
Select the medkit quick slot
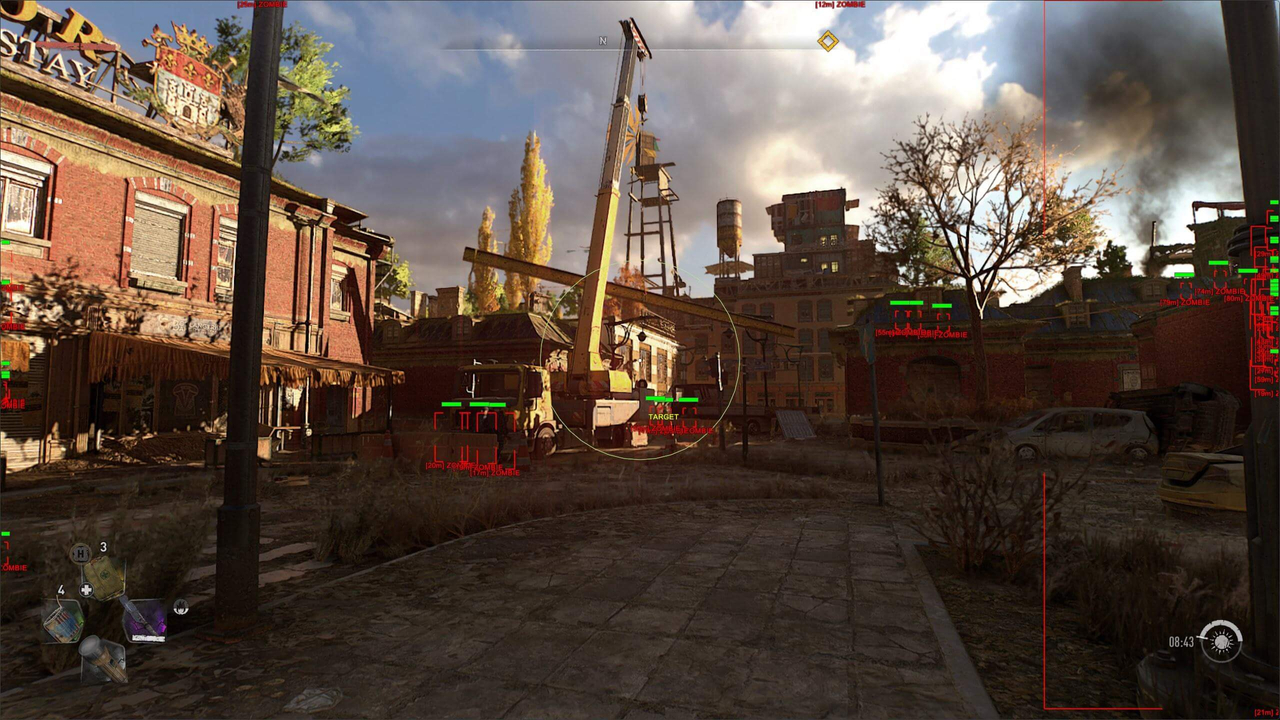(x=103, y=577)
